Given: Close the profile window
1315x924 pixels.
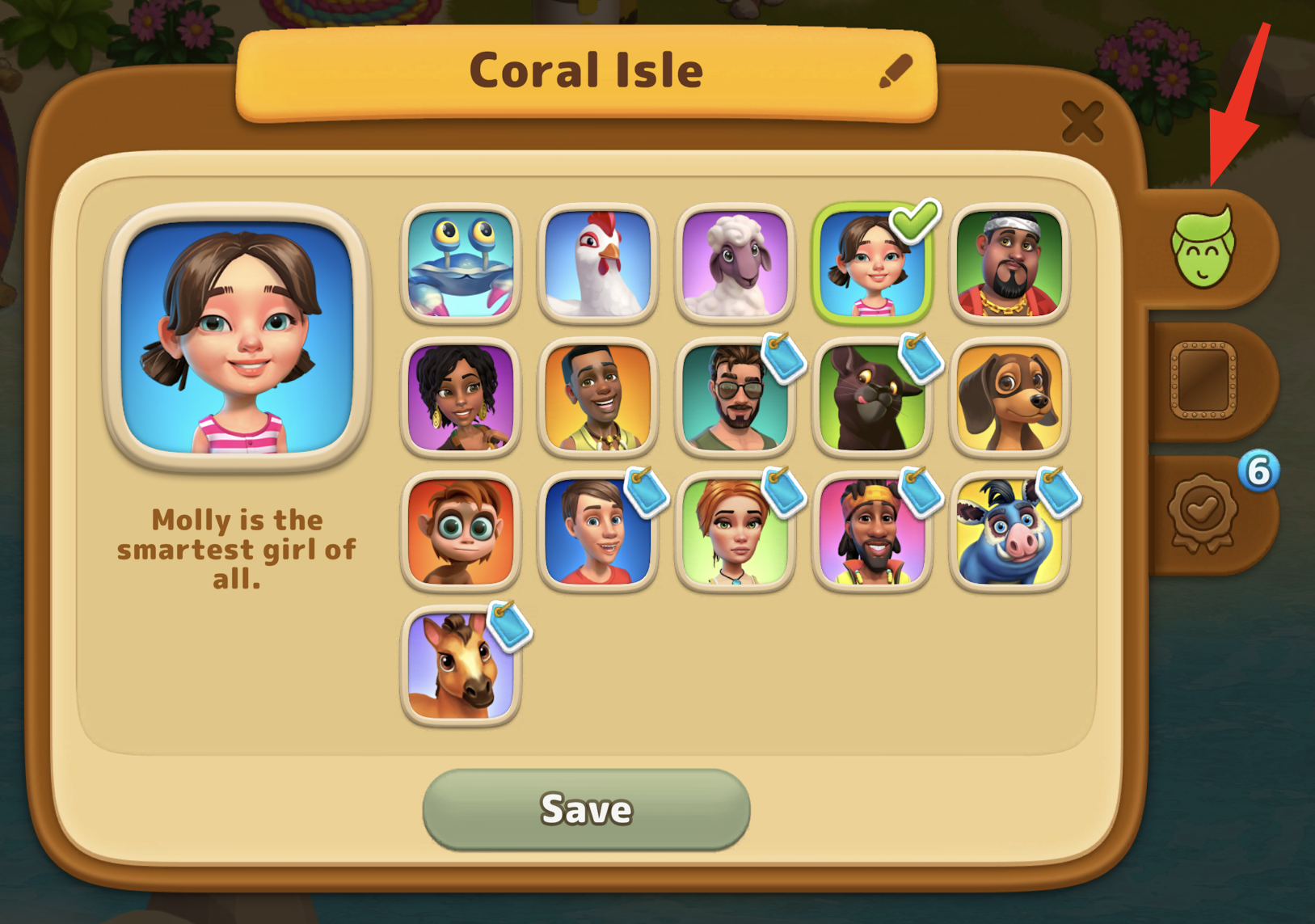Looking at the screenshot, I should [x=1082, y=123].
